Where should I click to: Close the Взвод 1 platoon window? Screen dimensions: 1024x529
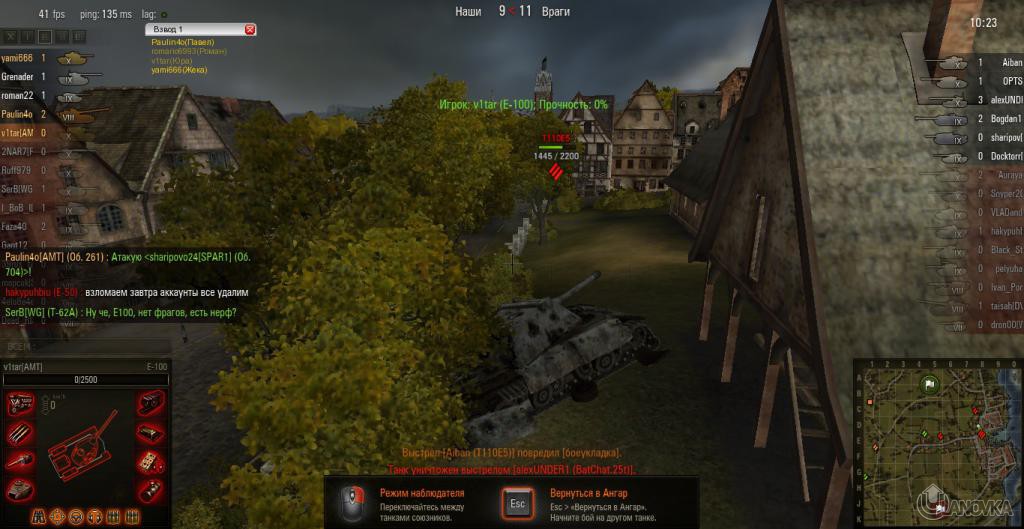click(x=249, y=30)
